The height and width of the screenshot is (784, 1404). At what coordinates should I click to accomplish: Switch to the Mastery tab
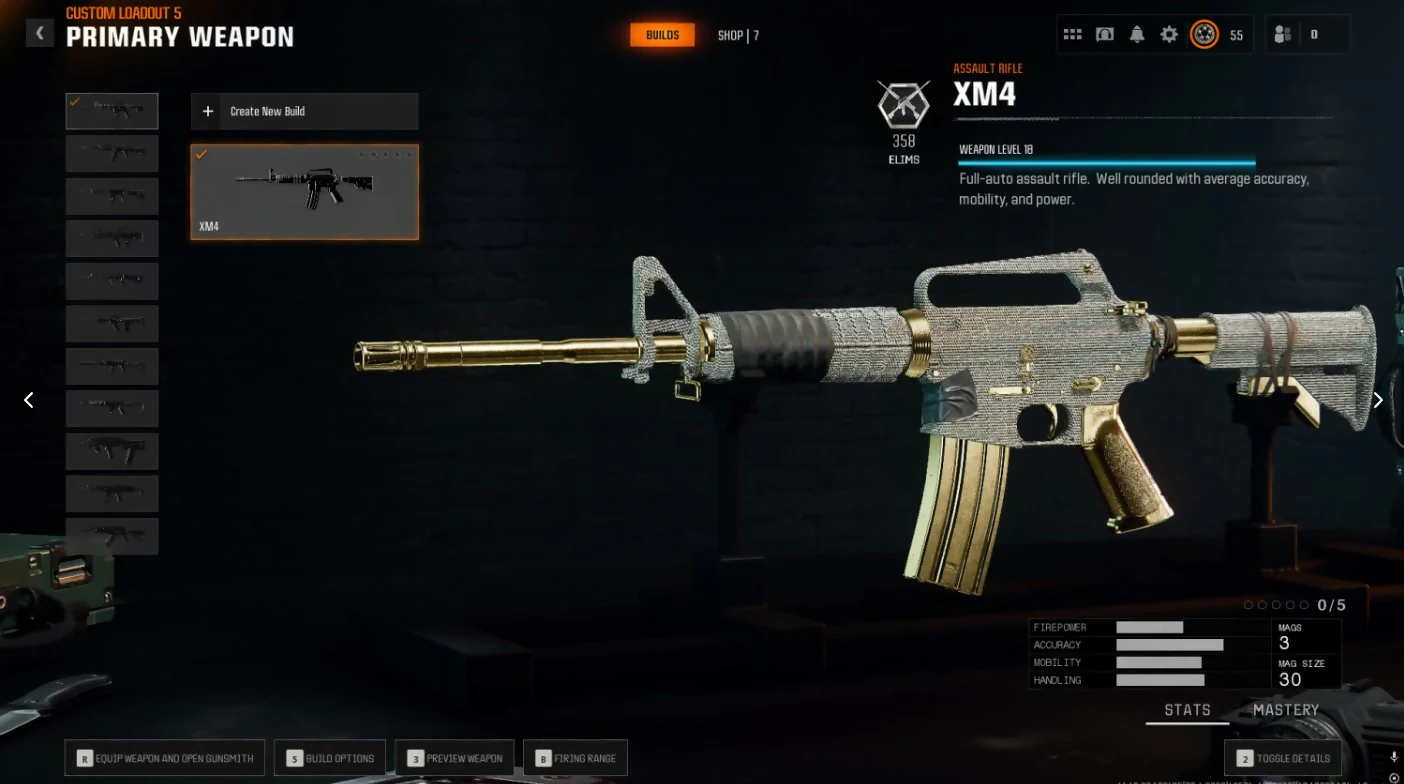coord(1286,710)
